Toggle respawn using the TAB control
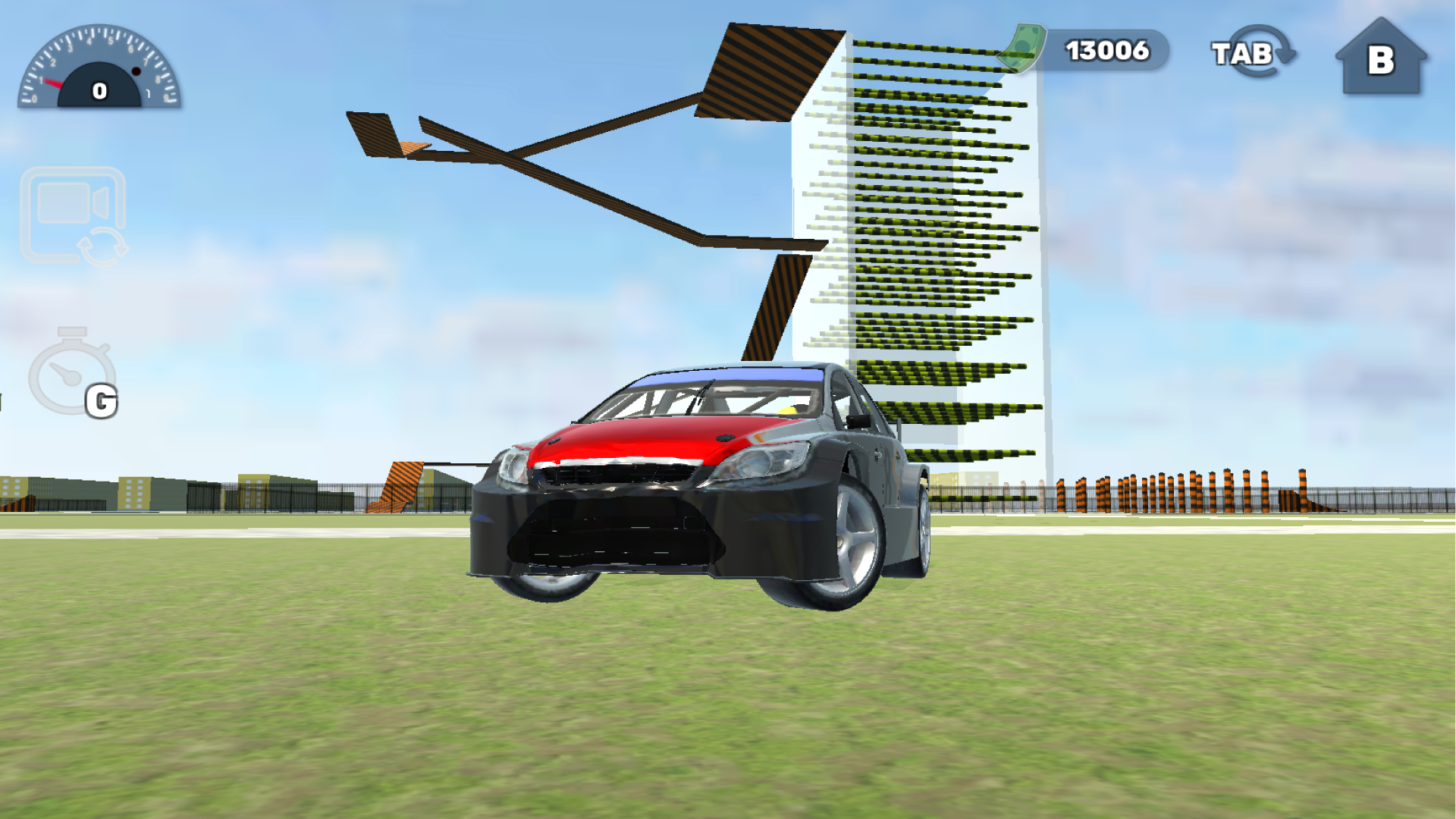Image resolution: width=1456 pixels, height=819 pixels. click(1255, 52)
